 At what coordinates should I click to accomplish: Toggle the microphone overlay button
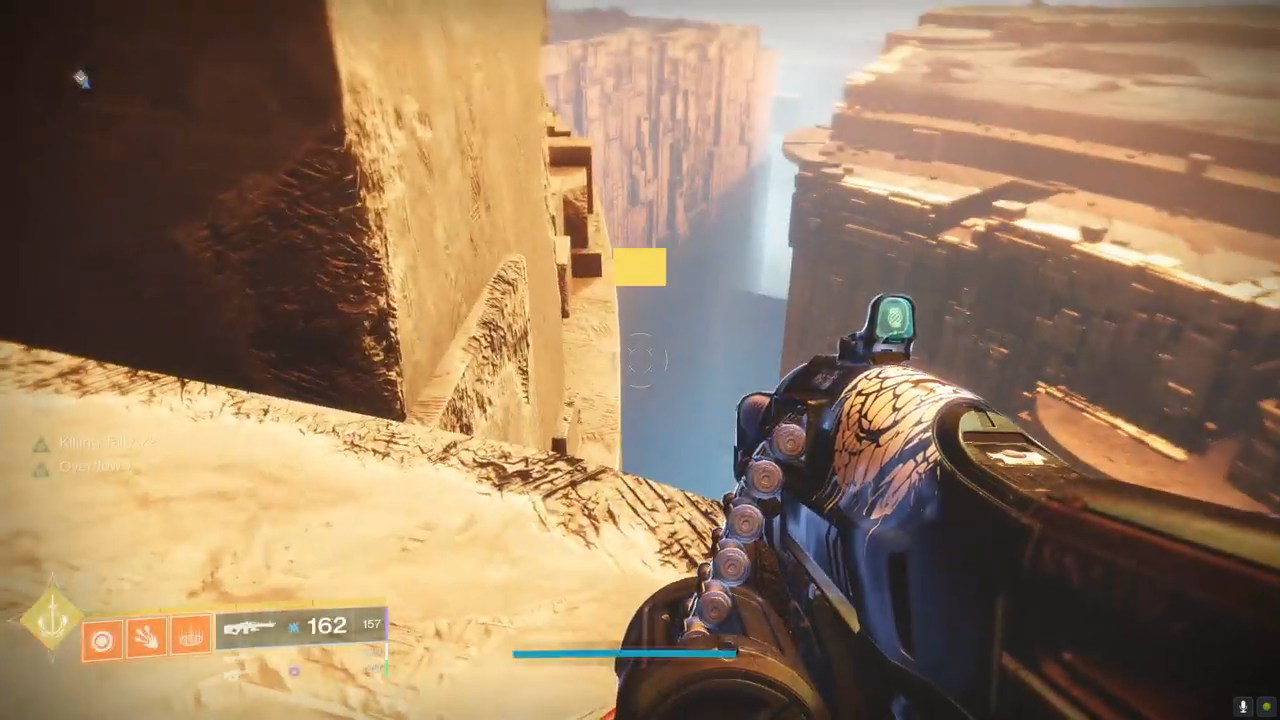coord(1244,706)
